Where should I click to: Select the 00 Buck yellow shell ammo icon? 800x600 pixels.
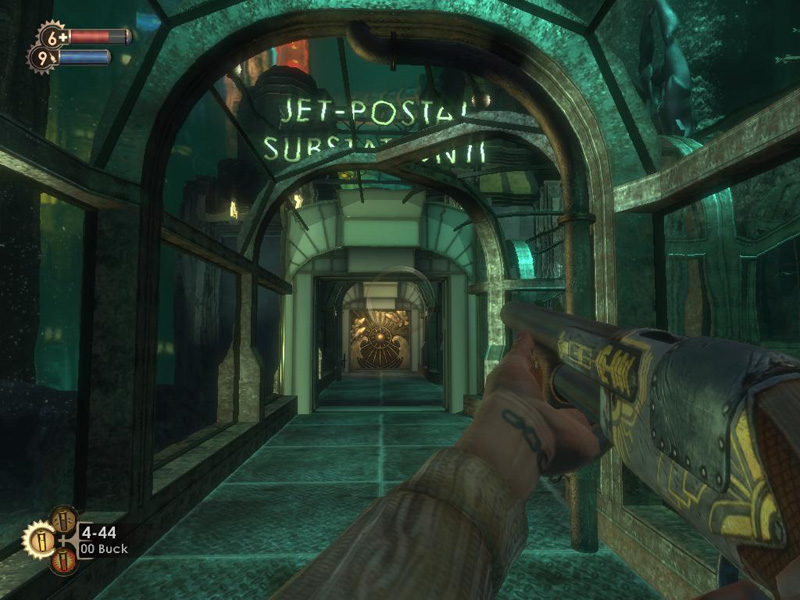pos(39,541)
